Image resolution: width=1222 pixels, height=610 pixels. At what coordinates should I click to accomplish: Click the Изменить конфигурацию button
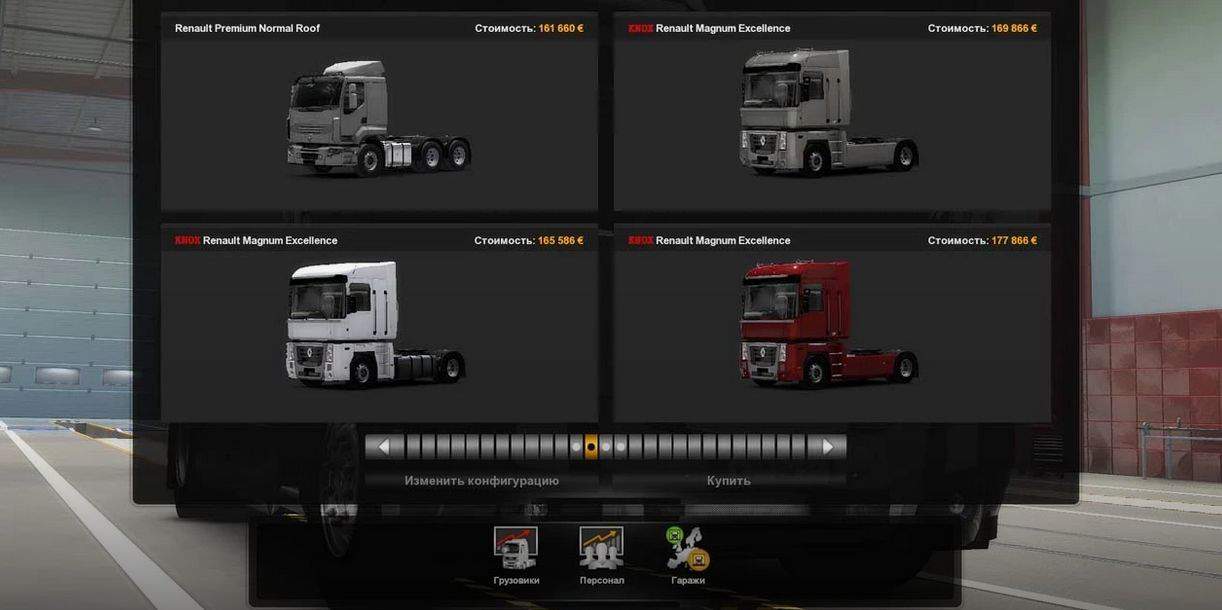(481, 481)
